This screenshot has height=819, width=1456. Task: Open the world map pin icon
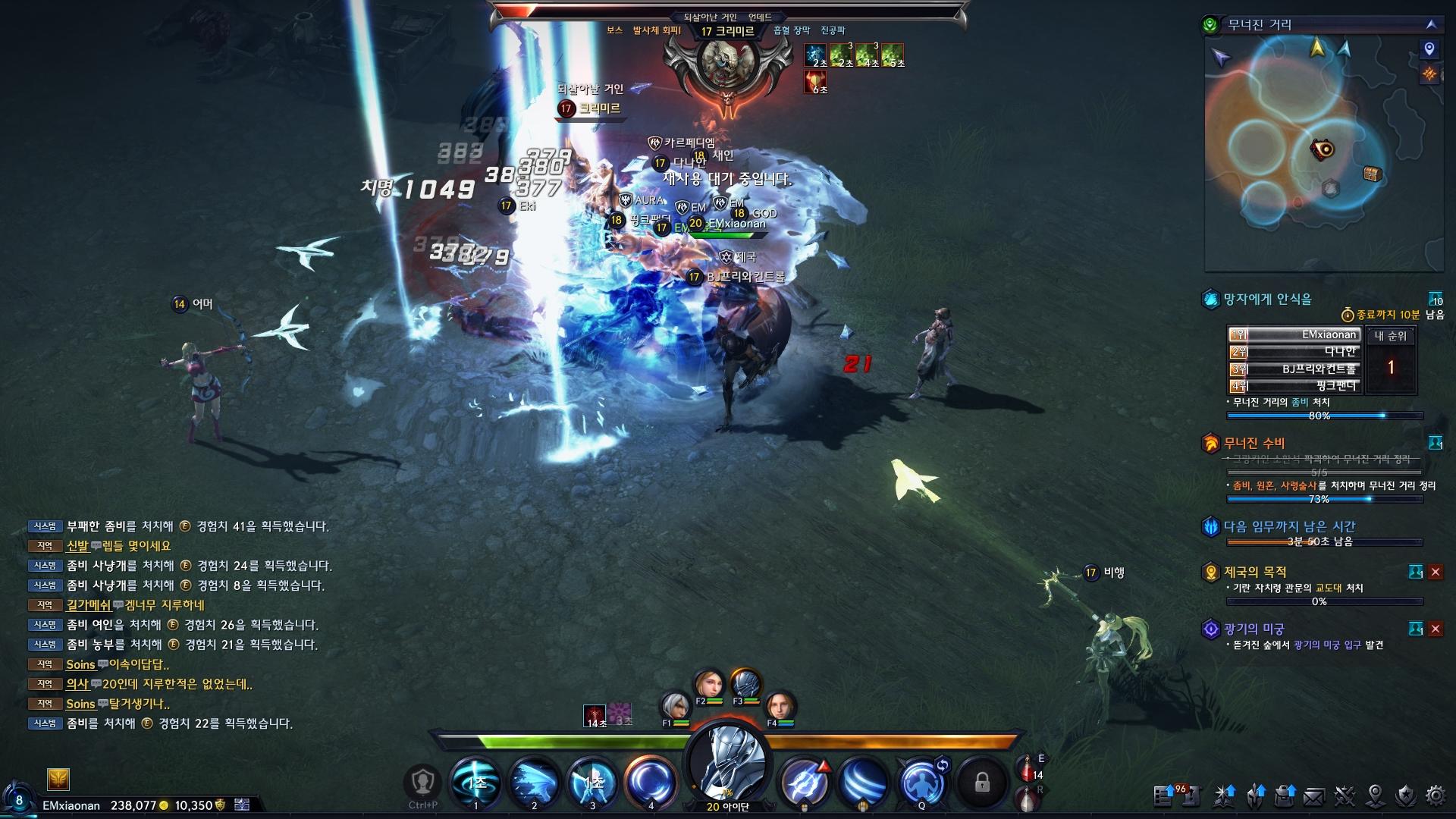coord(1375,795)
